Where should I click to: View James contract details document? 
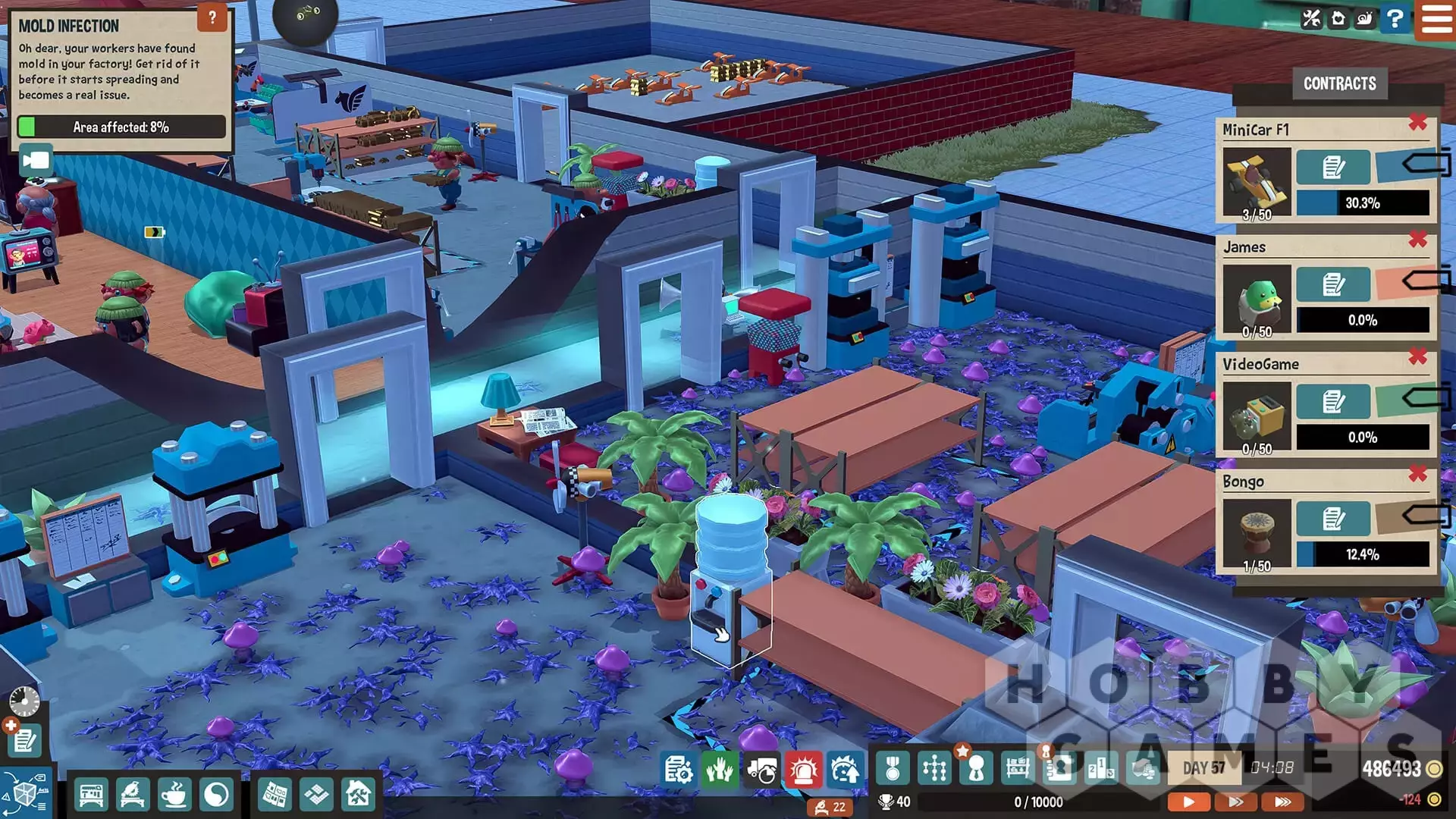(x=1332, y=285)
